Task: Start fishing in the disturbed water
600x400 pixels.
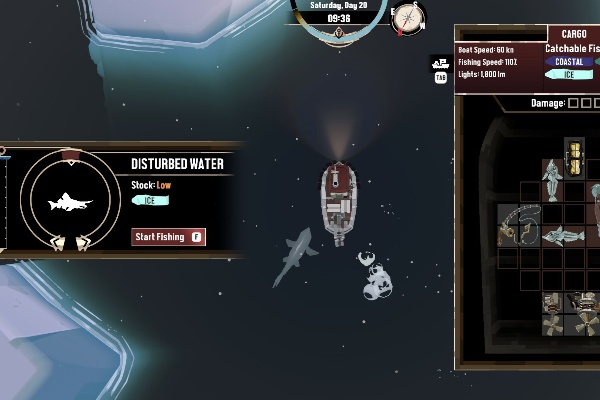Action: coord(169,237)
